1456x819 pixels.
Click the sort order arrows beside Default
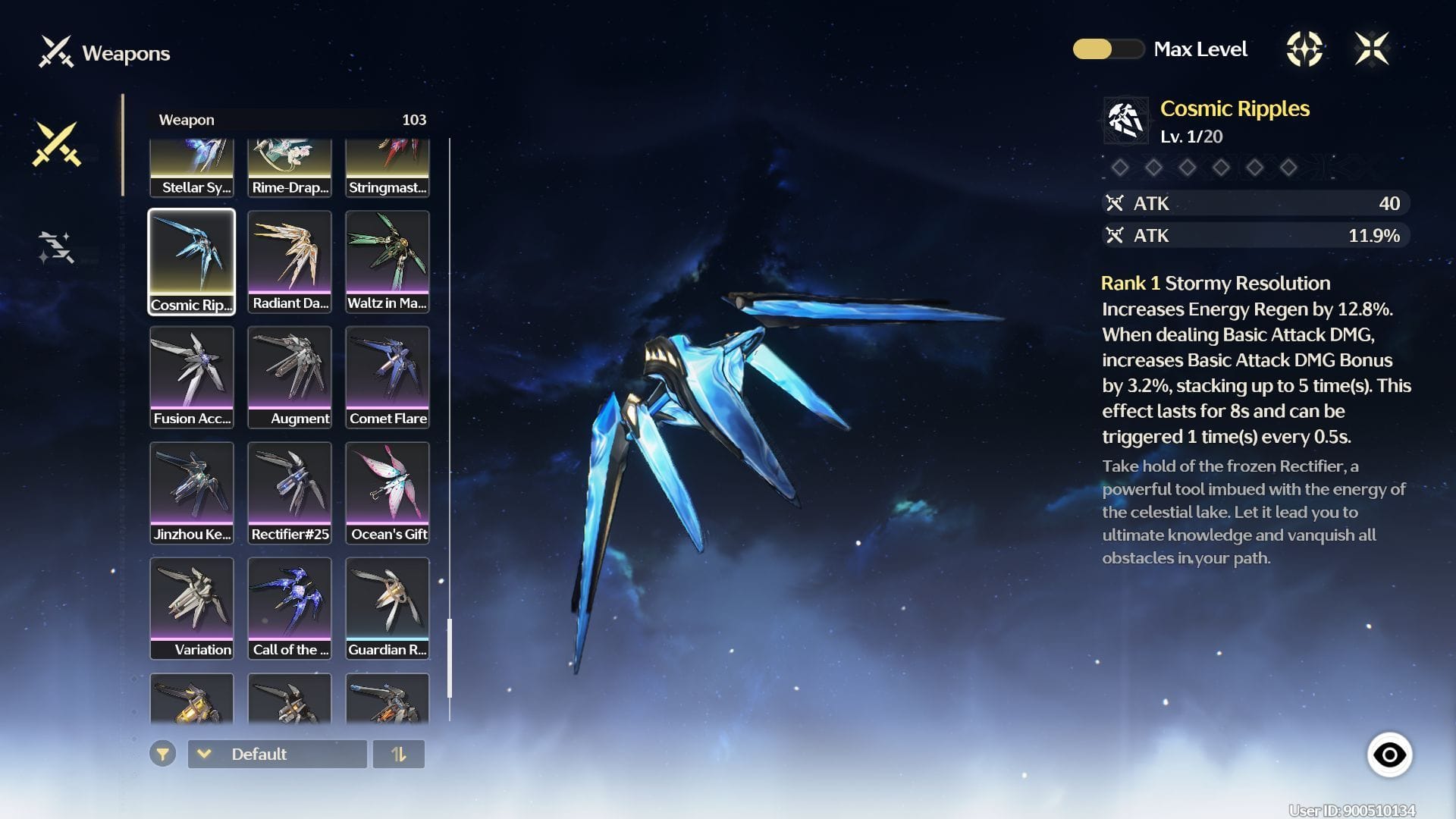click(x=400, y=754)
